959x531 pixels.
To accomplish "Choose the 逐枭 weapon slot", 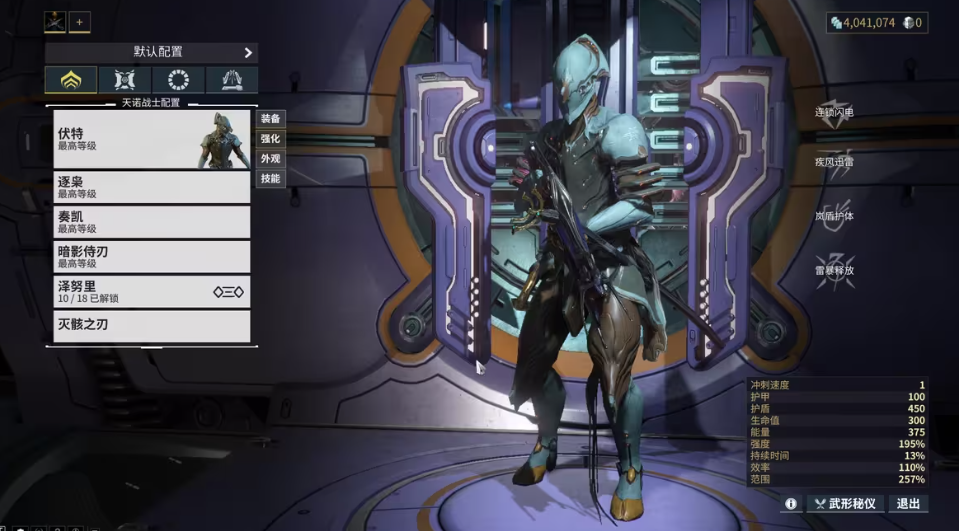I will (151, 187).
